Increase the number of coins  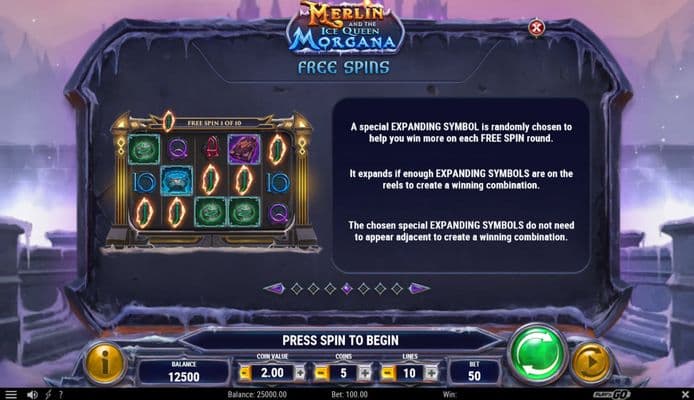coord(364,372)
